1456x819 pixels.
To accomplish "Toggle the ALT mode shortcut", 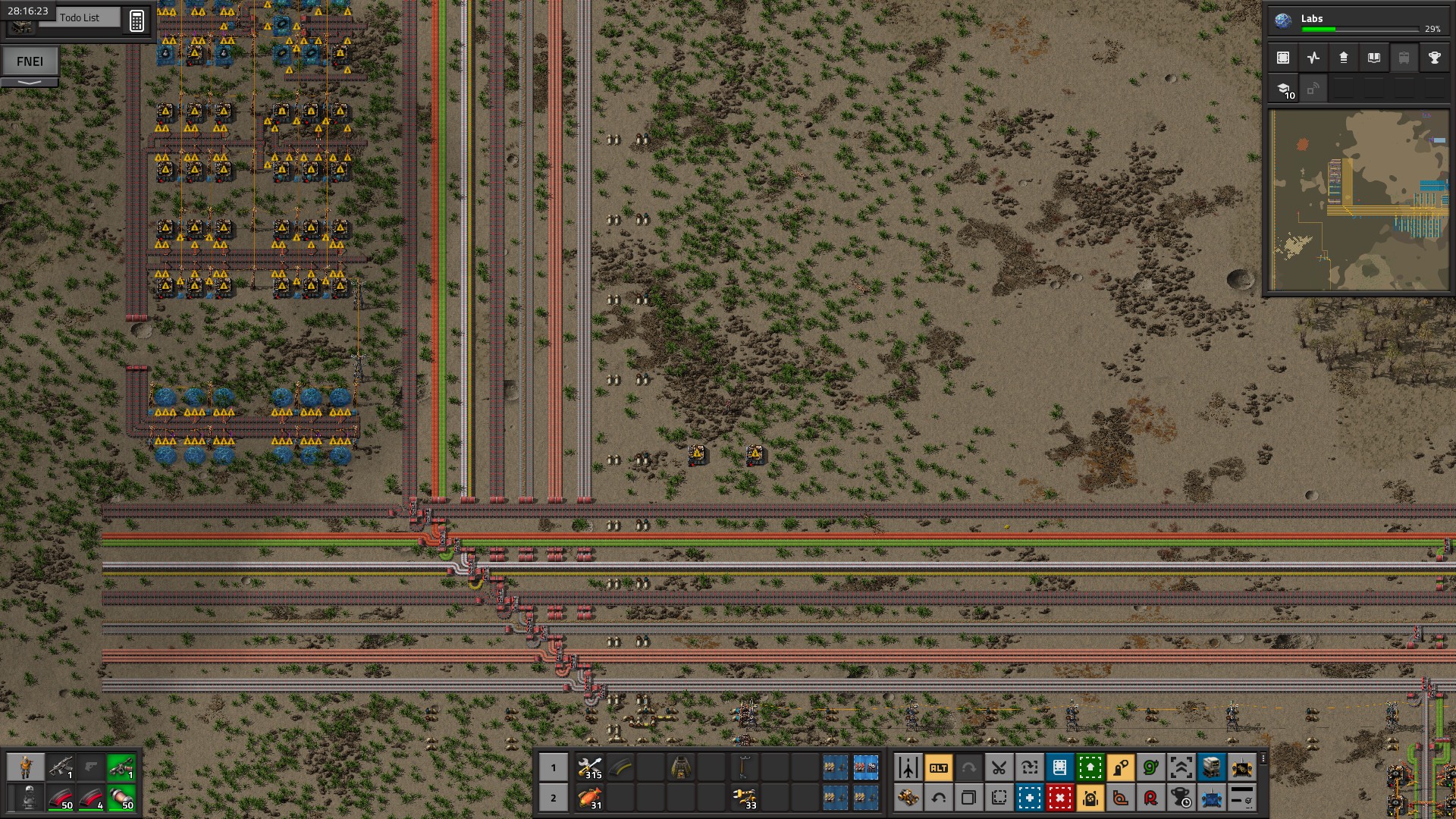I will 938,767.
